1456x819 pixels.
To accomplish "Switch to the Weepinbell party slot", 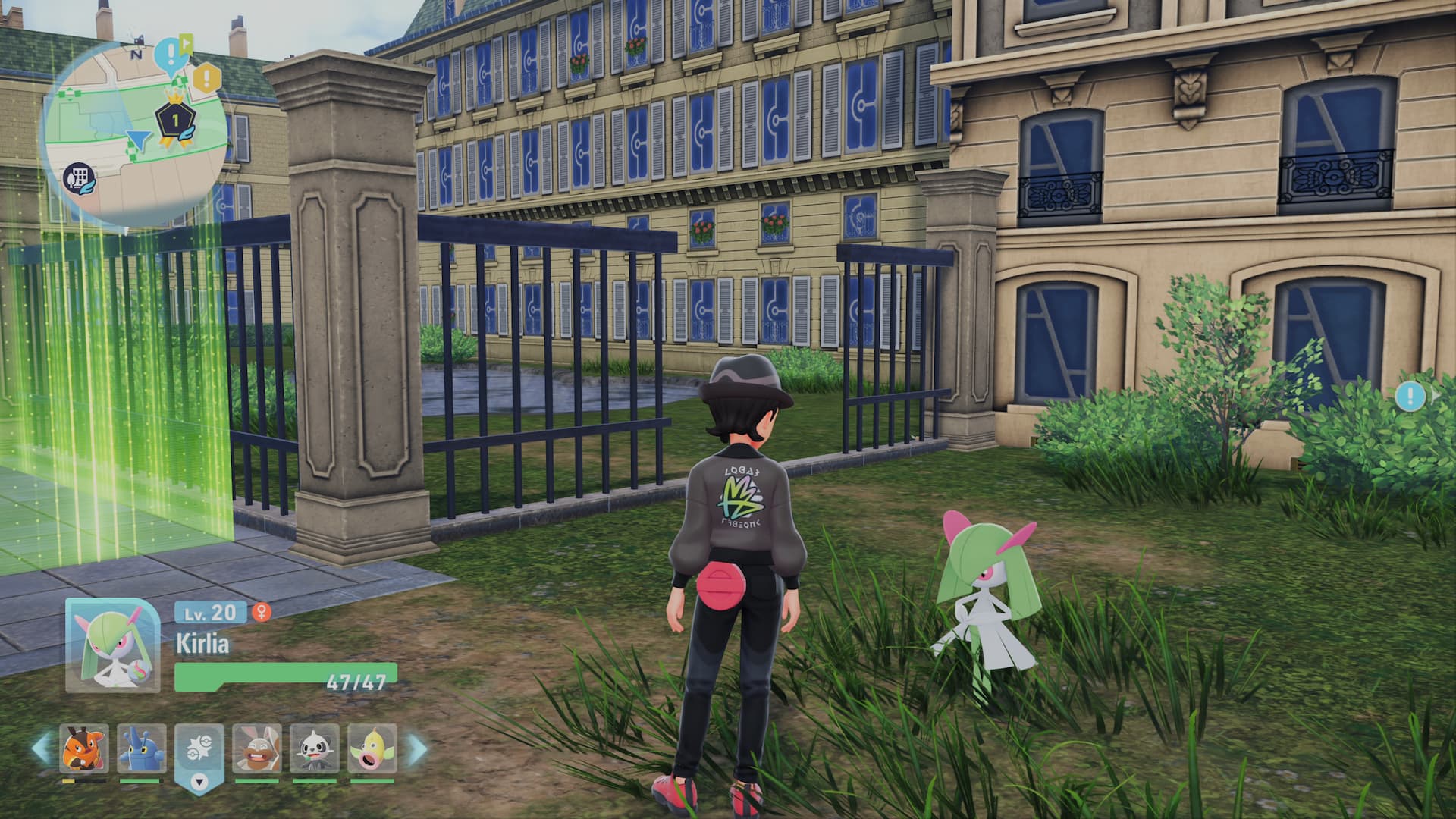I will (372, 748).
